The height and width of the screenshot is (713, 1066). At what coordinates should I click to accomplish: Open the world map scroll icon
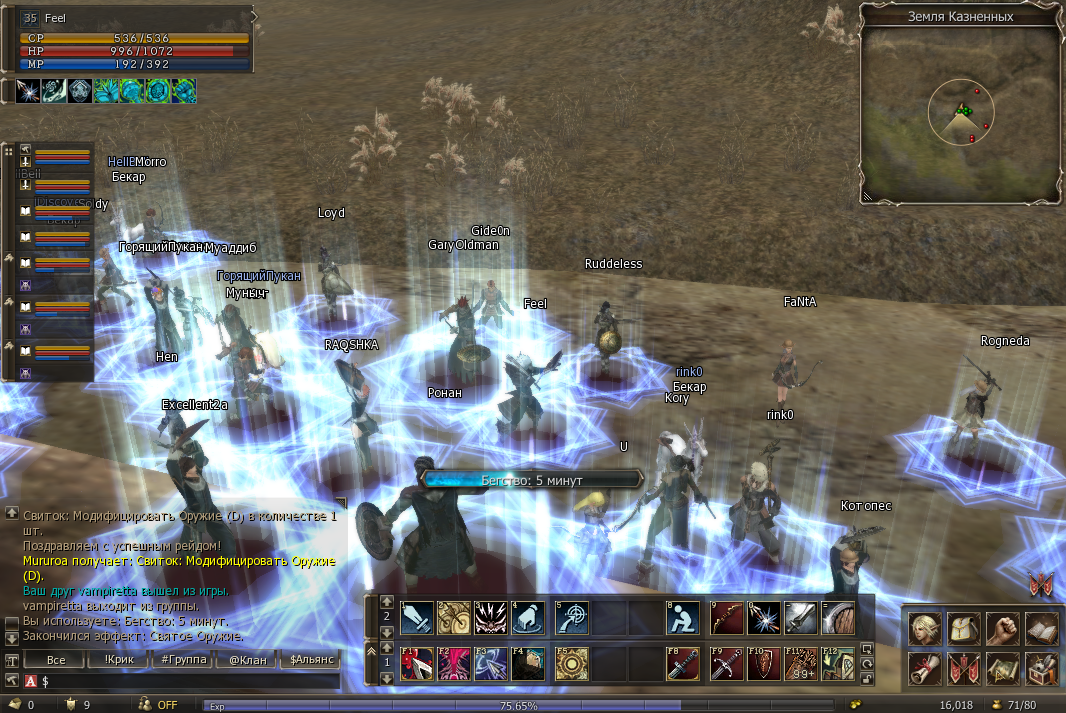coord(1003,667)
